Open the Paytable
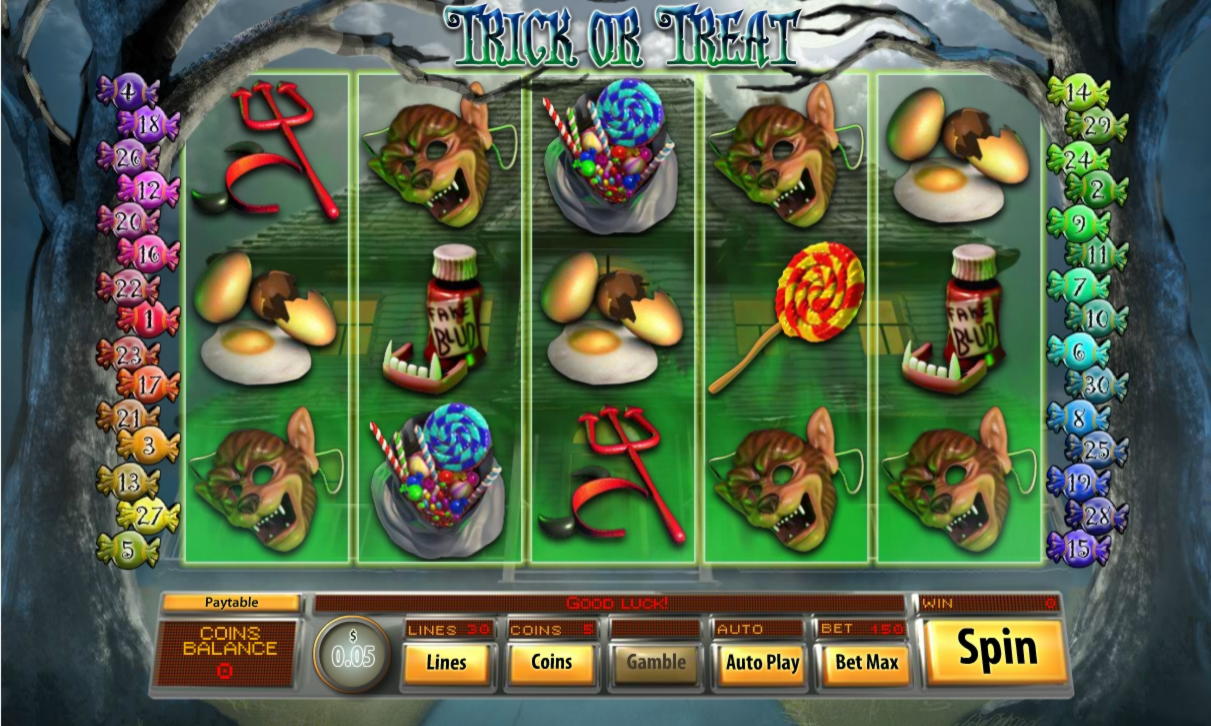This screenshot has height=726, width=1211. pos(231,603)
